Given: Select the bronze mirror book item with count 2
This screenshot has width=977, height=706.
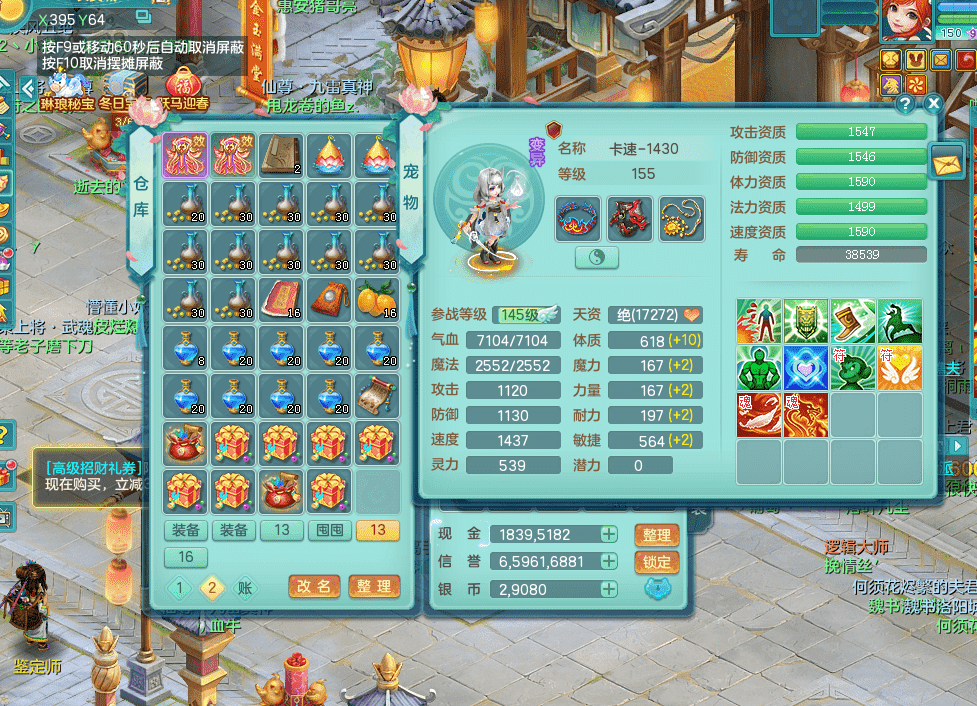Looking at the screenshot, I should tap(281, 155).
